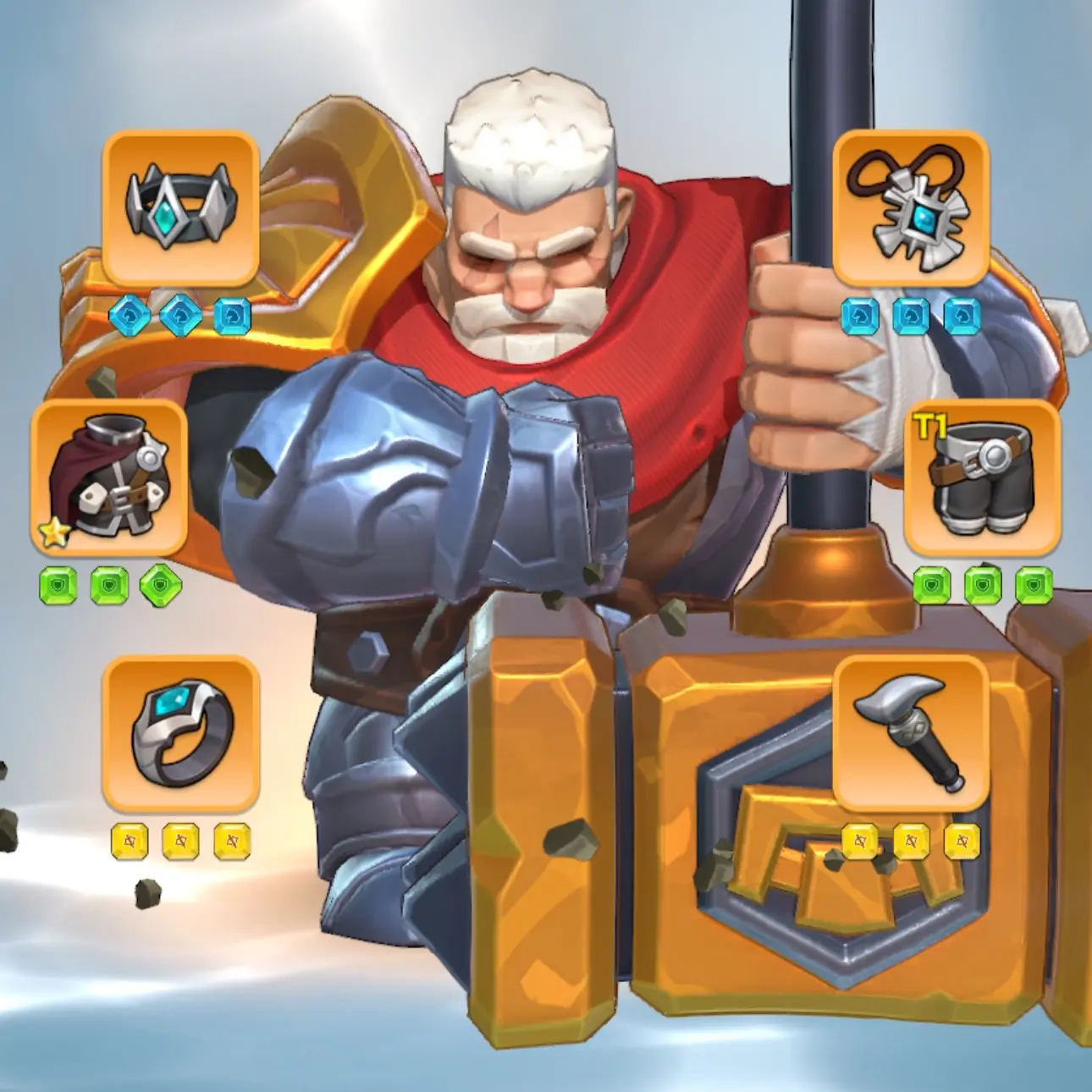The width and height of the screenshot is (1092, 1092).
Task: Select the crown helmet equipment slot
Action: 179,207
